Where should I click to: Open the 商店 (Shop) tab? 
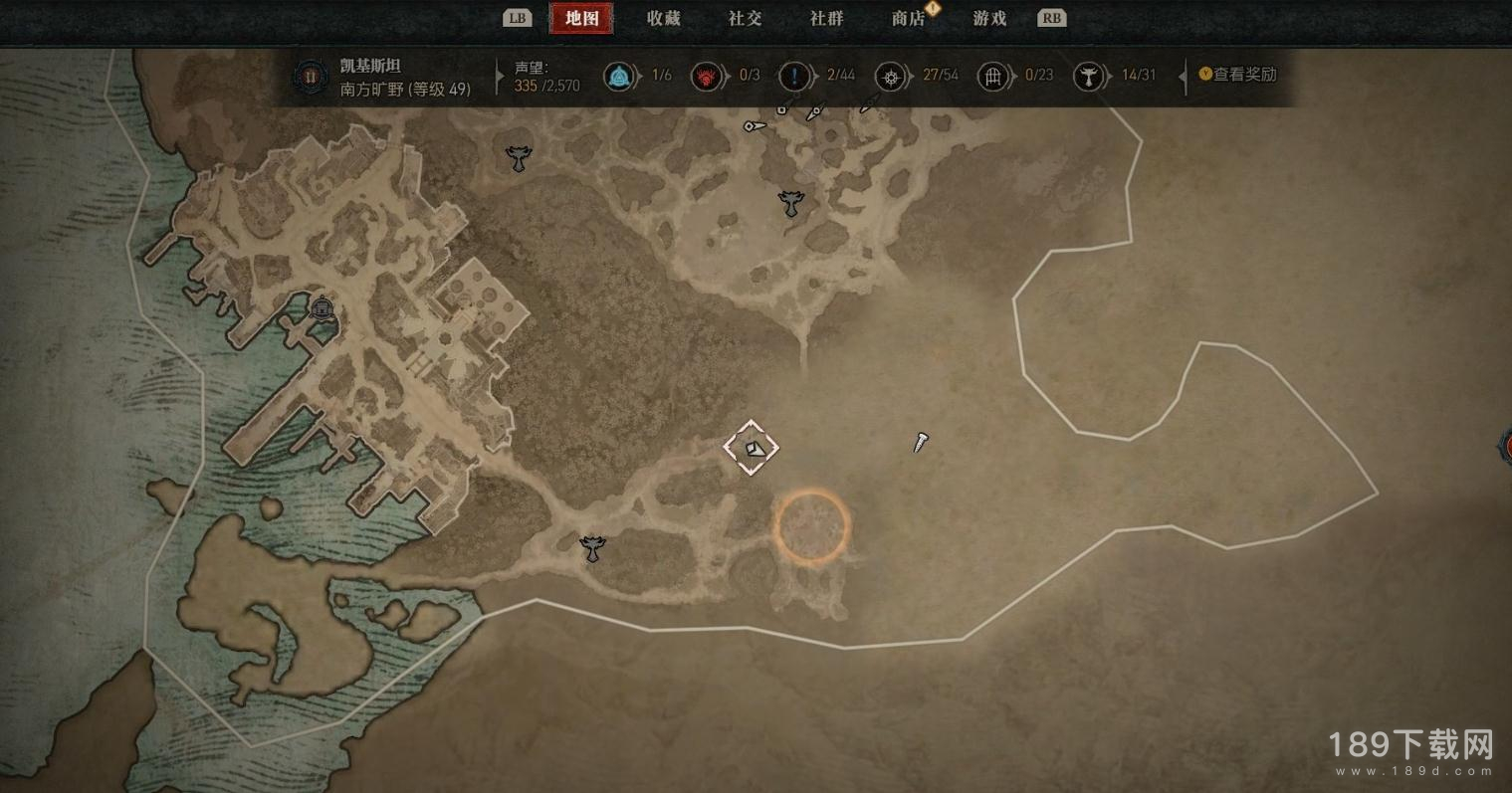point(908,18)
